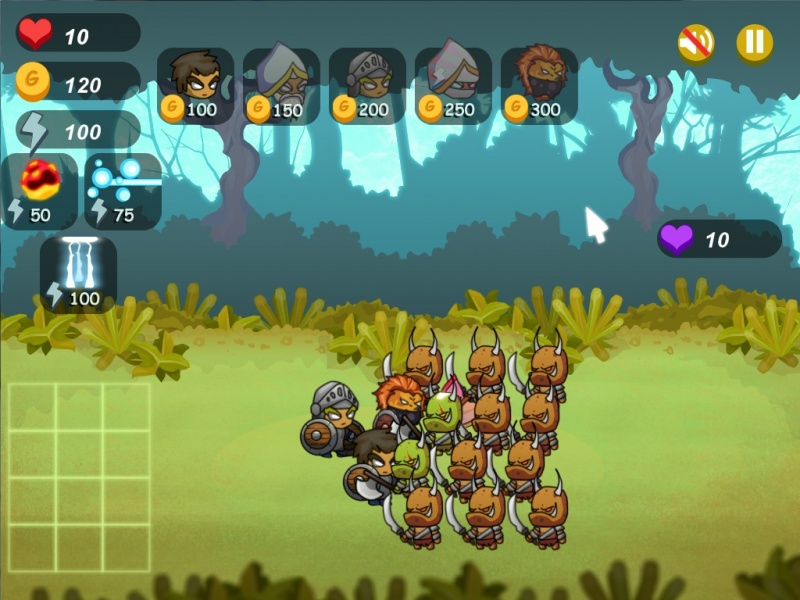Cast the fireball spell costing 50 energy

(x=40, y=191)
